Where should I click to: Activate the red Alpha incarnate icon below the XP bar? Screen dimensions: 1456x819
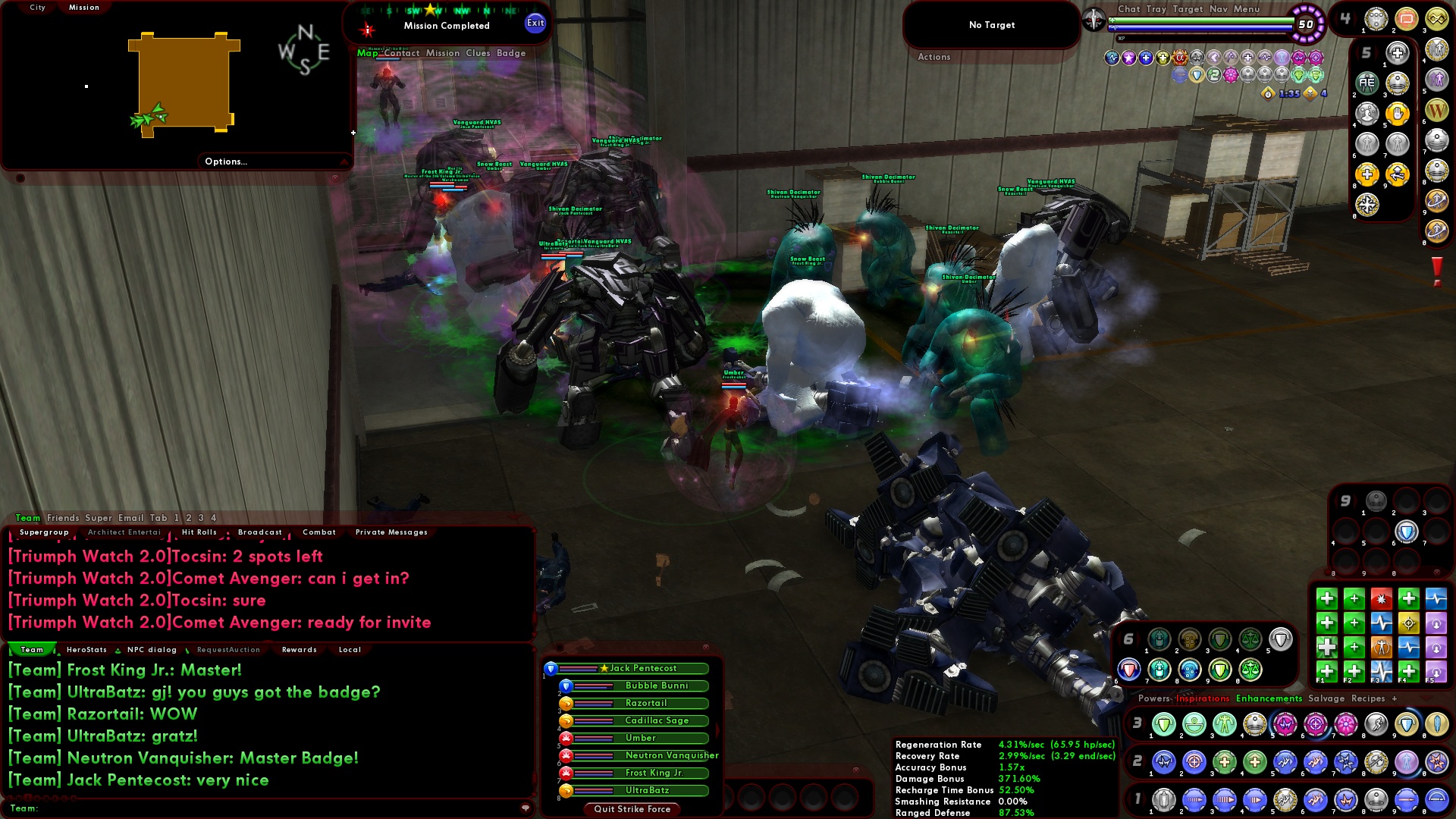(1179, 57)
